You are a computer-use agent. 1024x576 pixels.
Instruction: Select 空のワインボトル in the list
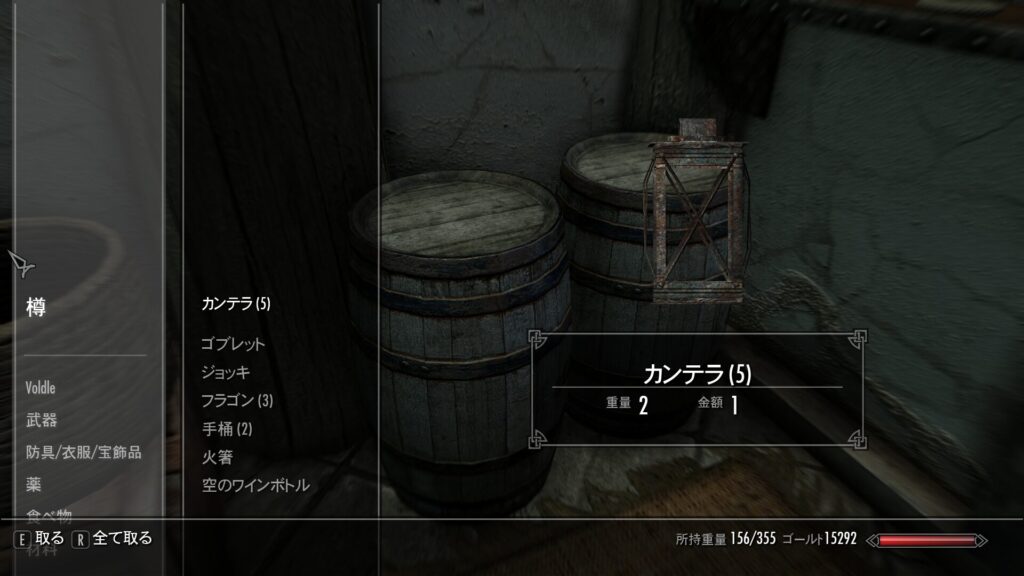[x=255, y=485]
